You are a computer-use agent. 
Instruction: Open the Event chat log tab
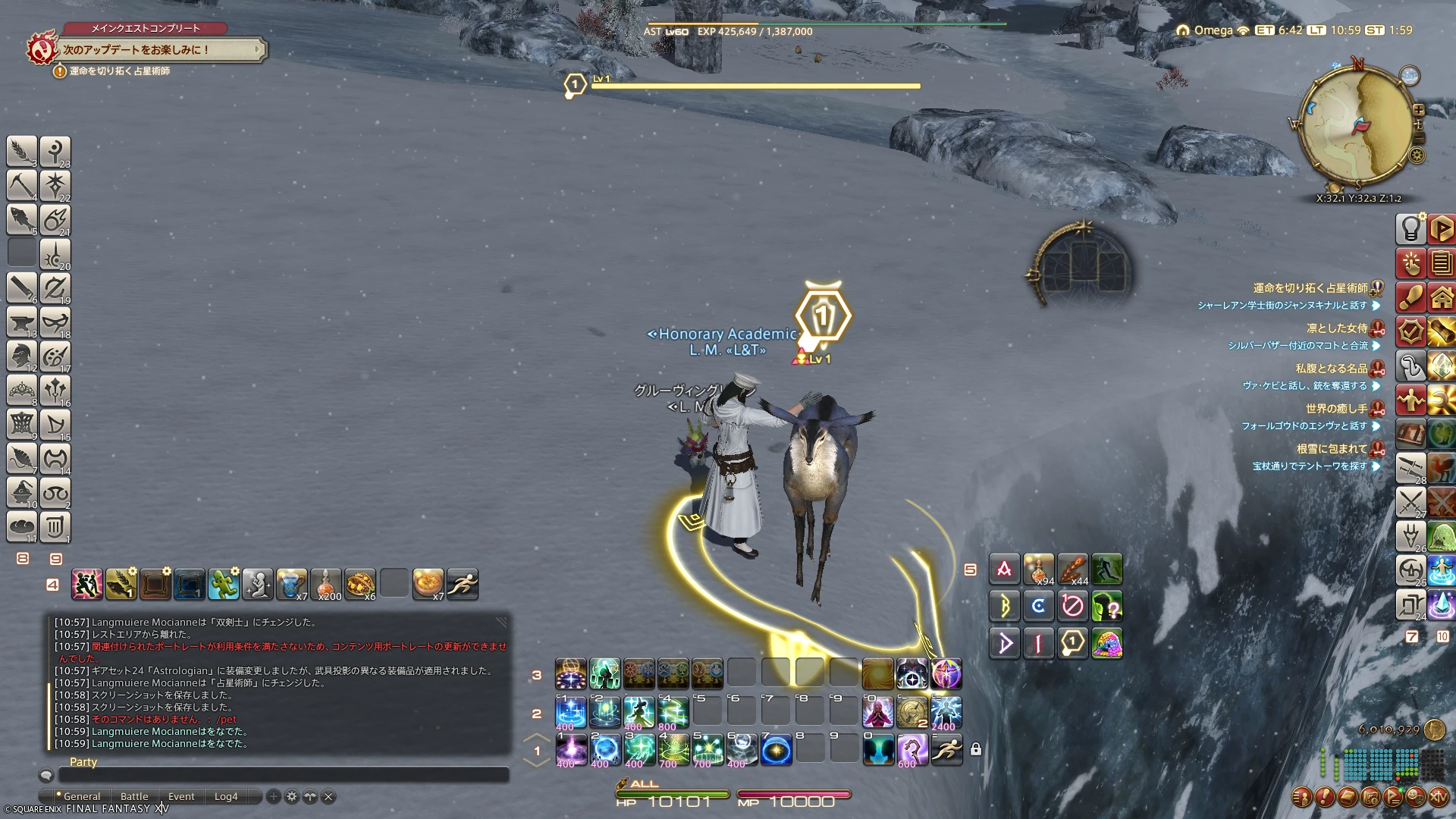point(181,796)
